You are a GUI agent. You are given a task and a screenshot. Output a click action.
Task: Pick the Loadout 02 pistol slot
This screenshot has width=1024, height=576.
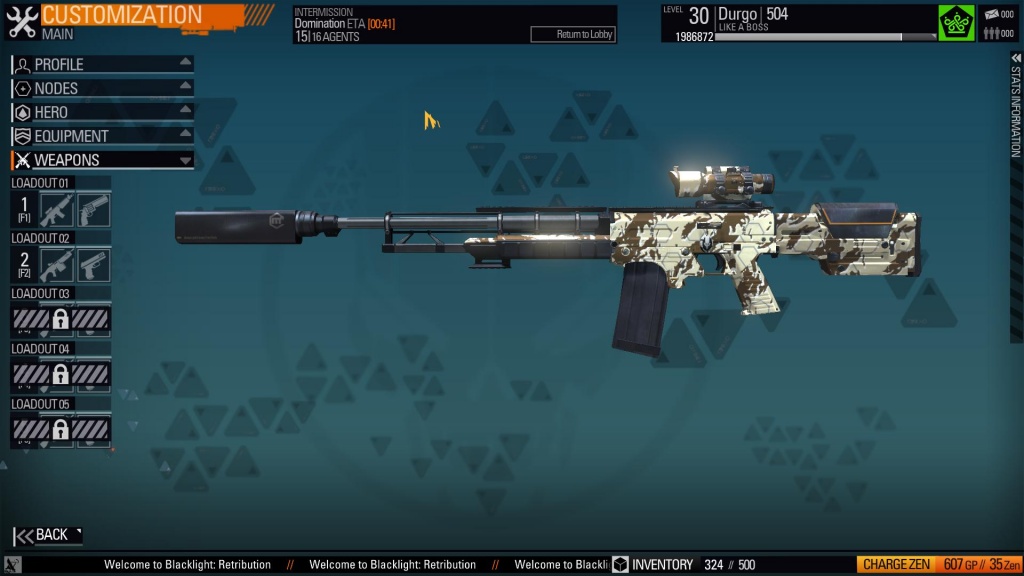[x=94, y=265]
